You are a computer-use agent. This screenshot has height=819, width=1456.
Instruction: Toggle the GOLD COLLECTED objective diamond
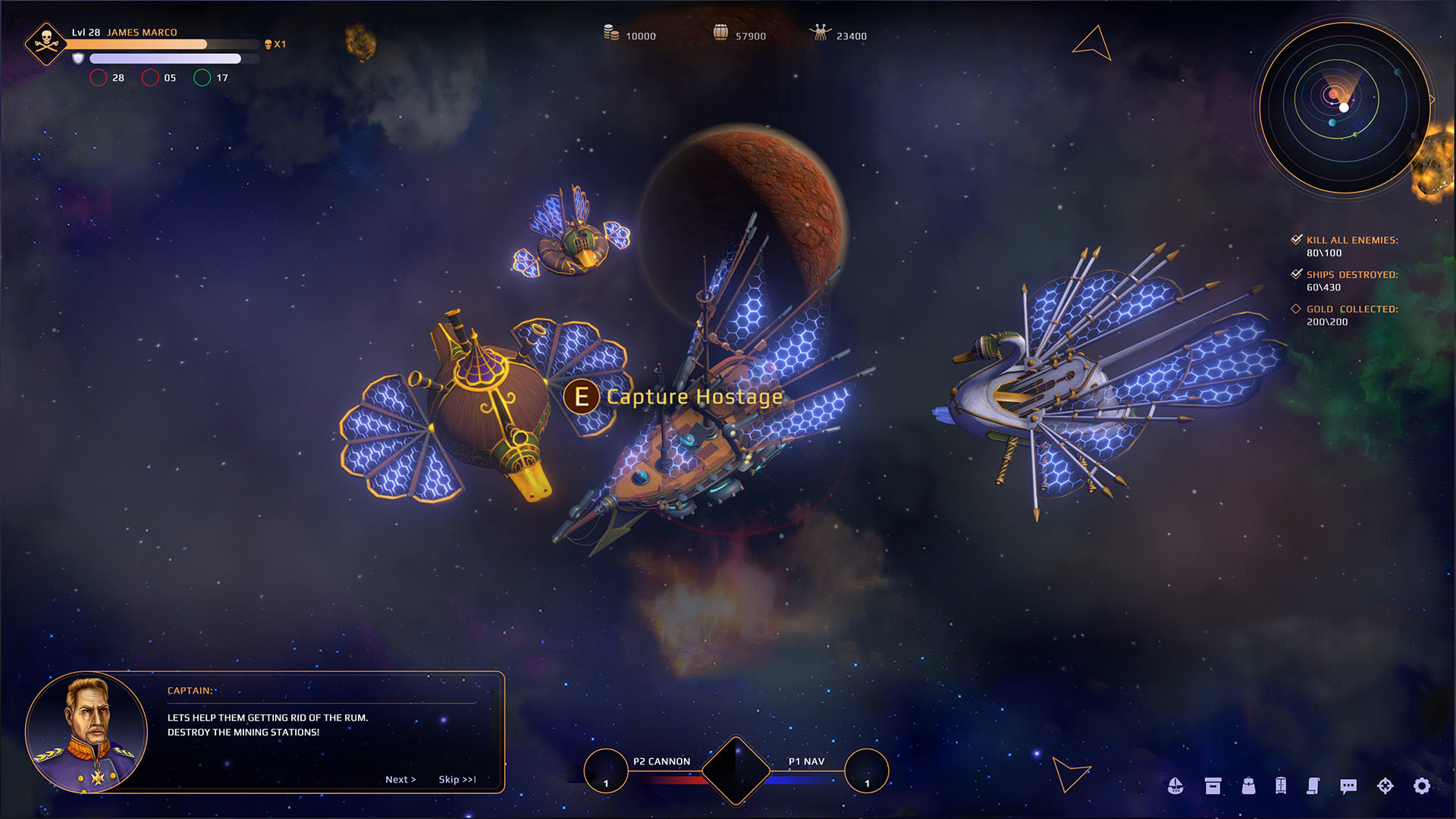(x=1296, y=309)
